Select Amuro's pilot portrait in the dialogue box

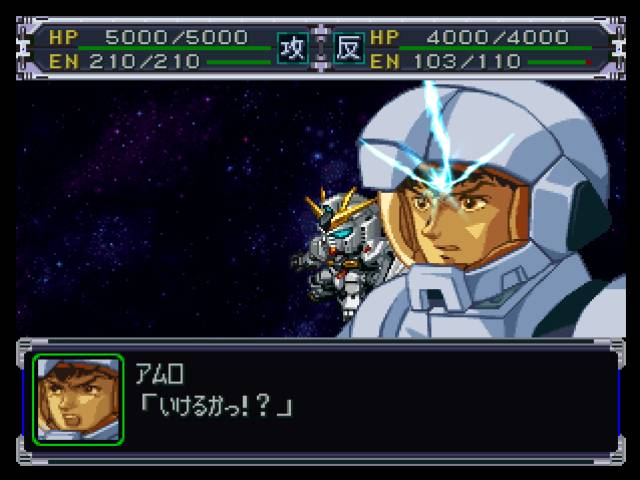(x=78, y=400)
